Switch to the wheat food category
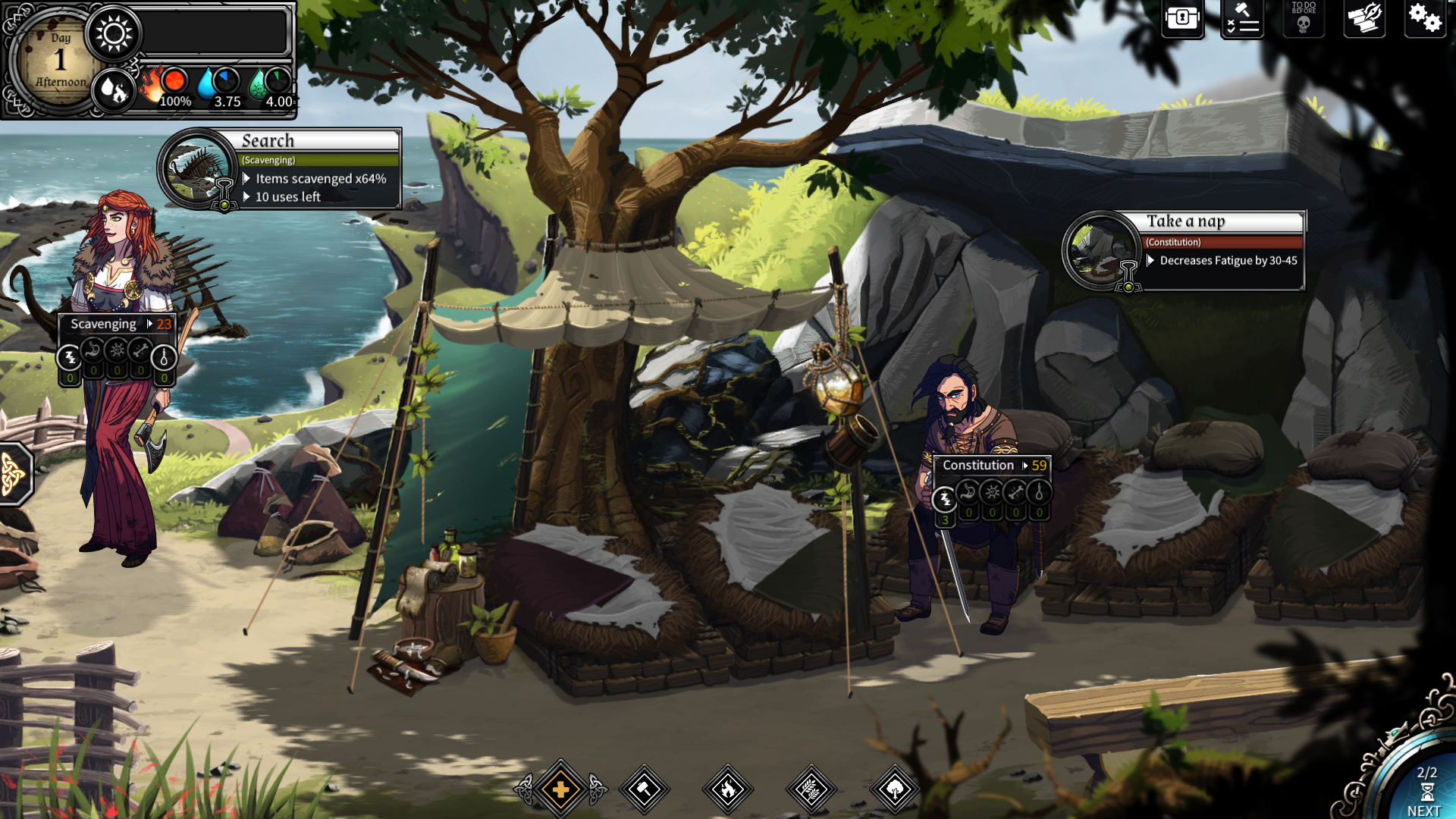This screenshot has width=1456, height=819. (811, 789)
